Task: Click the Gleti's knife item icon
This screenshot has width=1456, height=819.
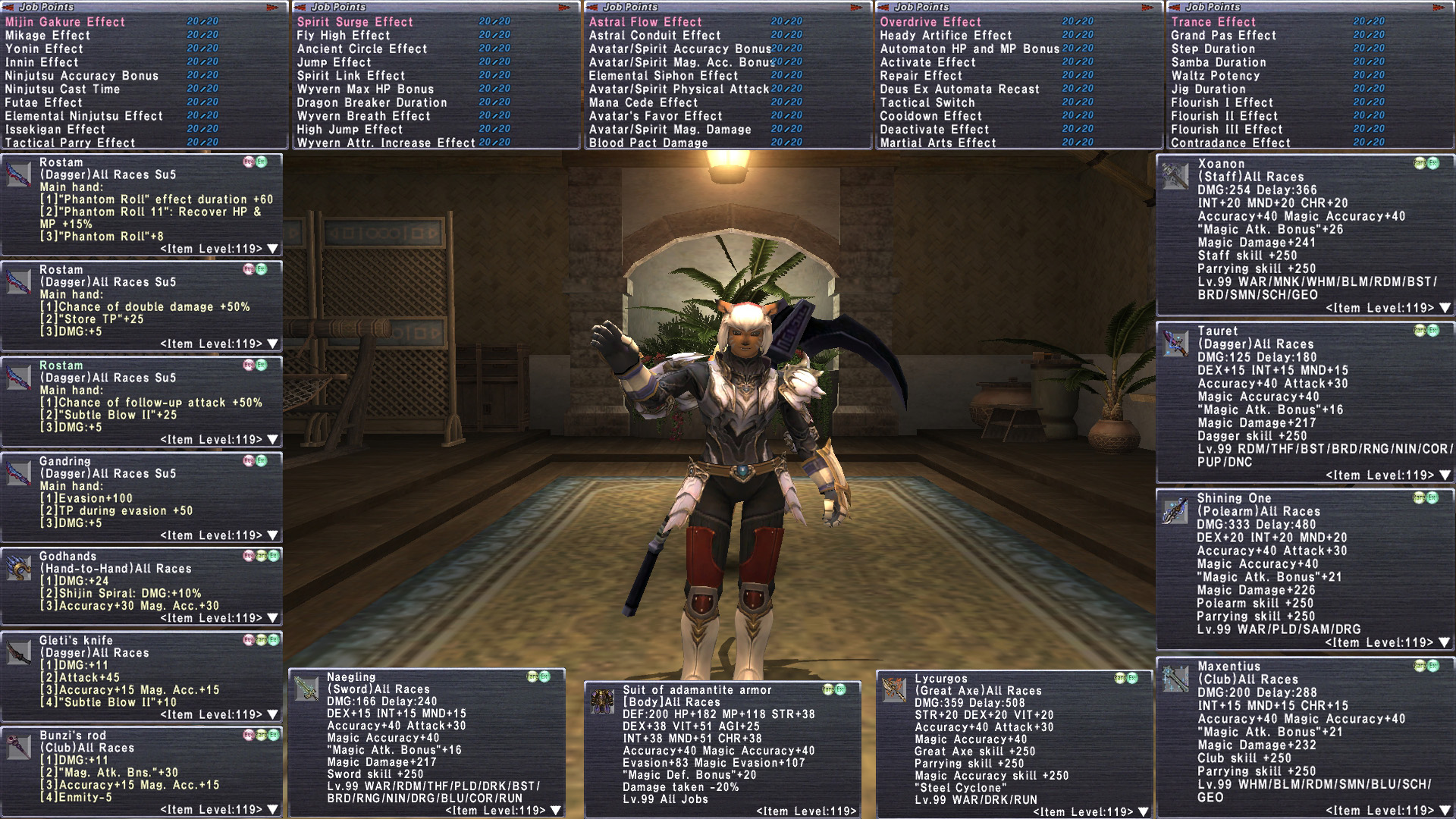Action: tap(18, 652)
